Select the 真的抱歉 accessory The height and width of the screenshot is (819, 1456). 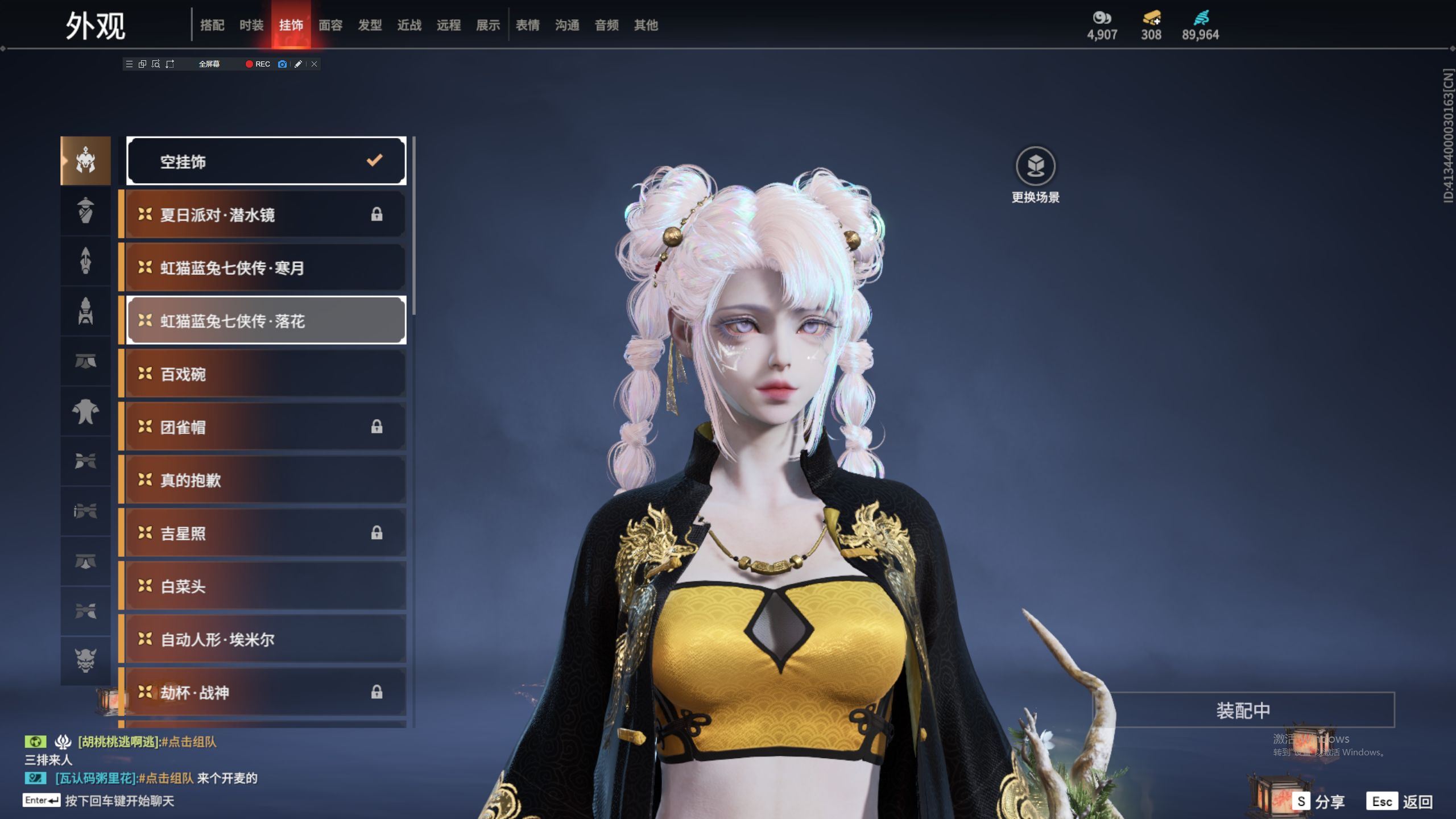point(264,480)
